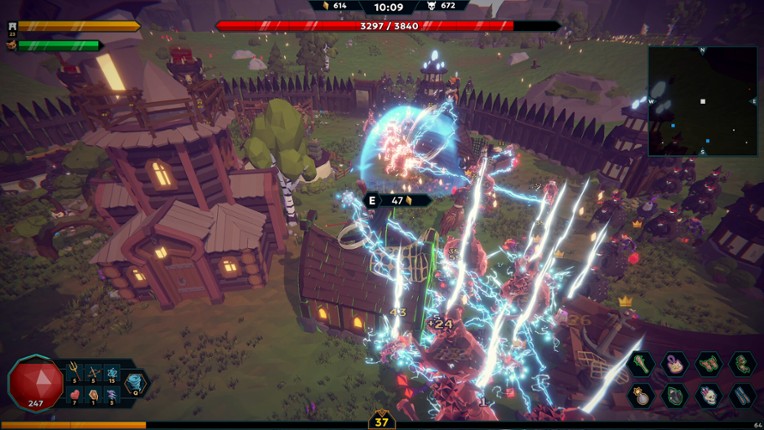The height and width of the screenshot is (430, 764).
Task: Select the feathered skull item slot
Action: (709, 396)
